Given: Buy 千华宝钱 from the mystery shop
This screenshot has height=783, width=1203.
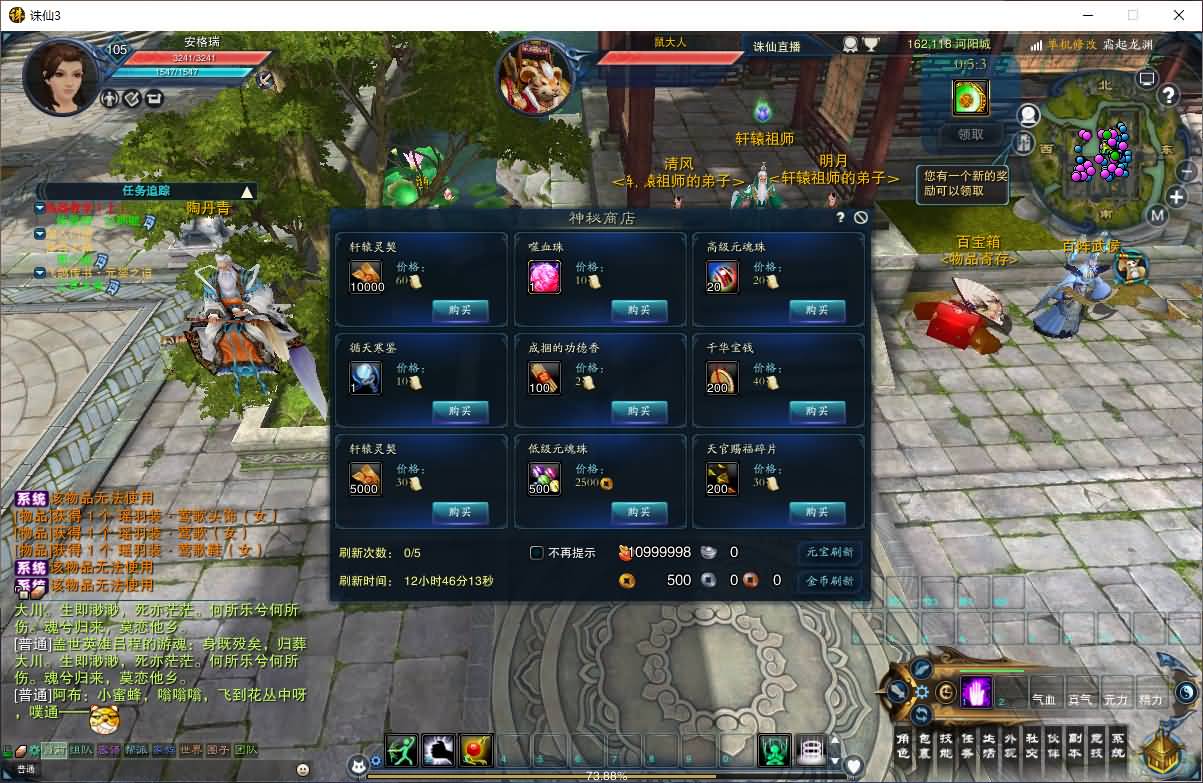Looking at the screenshot, I should pyautogui.click(x=817, y=411).
